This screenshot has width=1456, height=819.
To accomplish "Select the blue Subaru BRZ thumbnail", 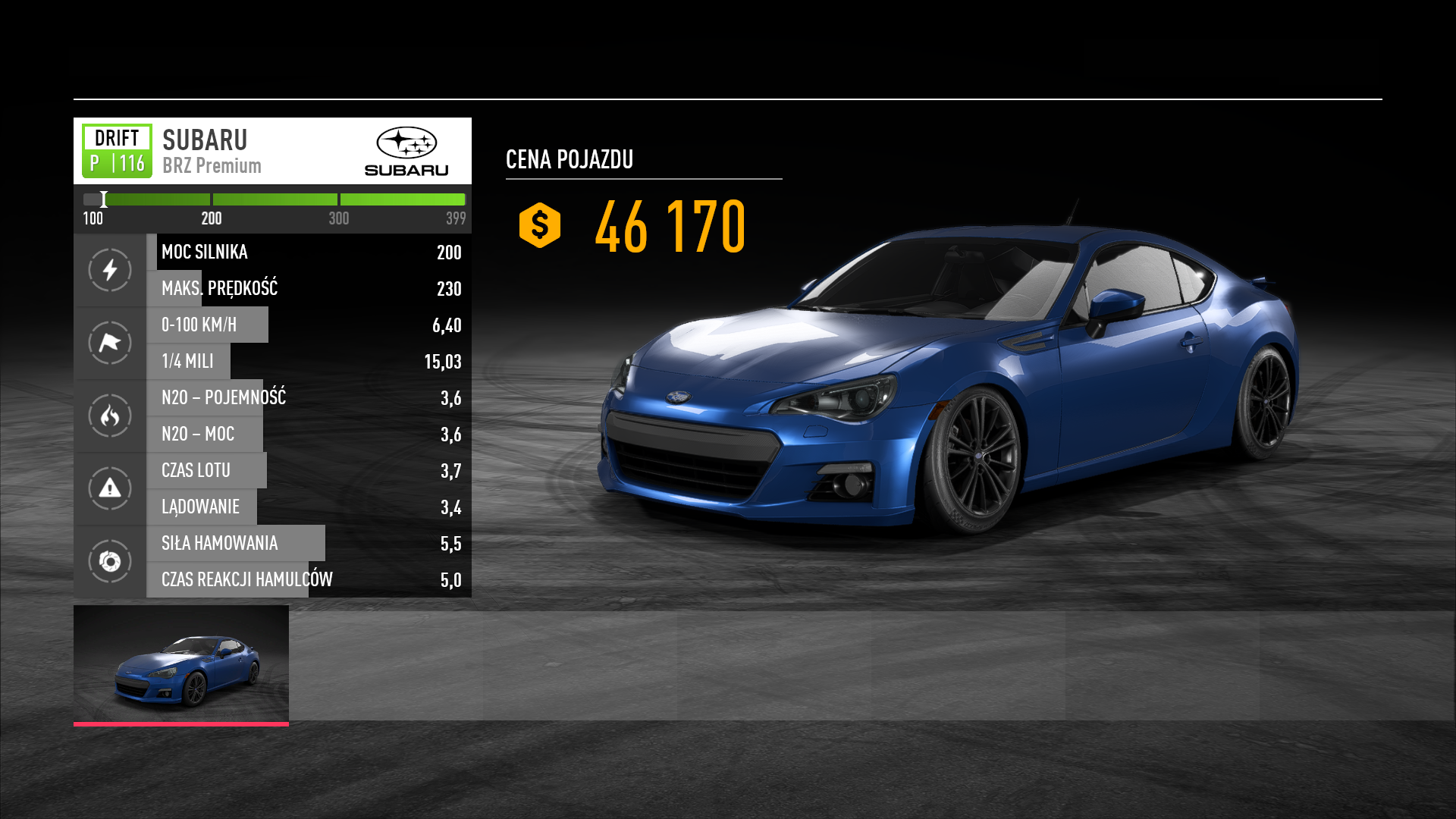I will [181, 664].
